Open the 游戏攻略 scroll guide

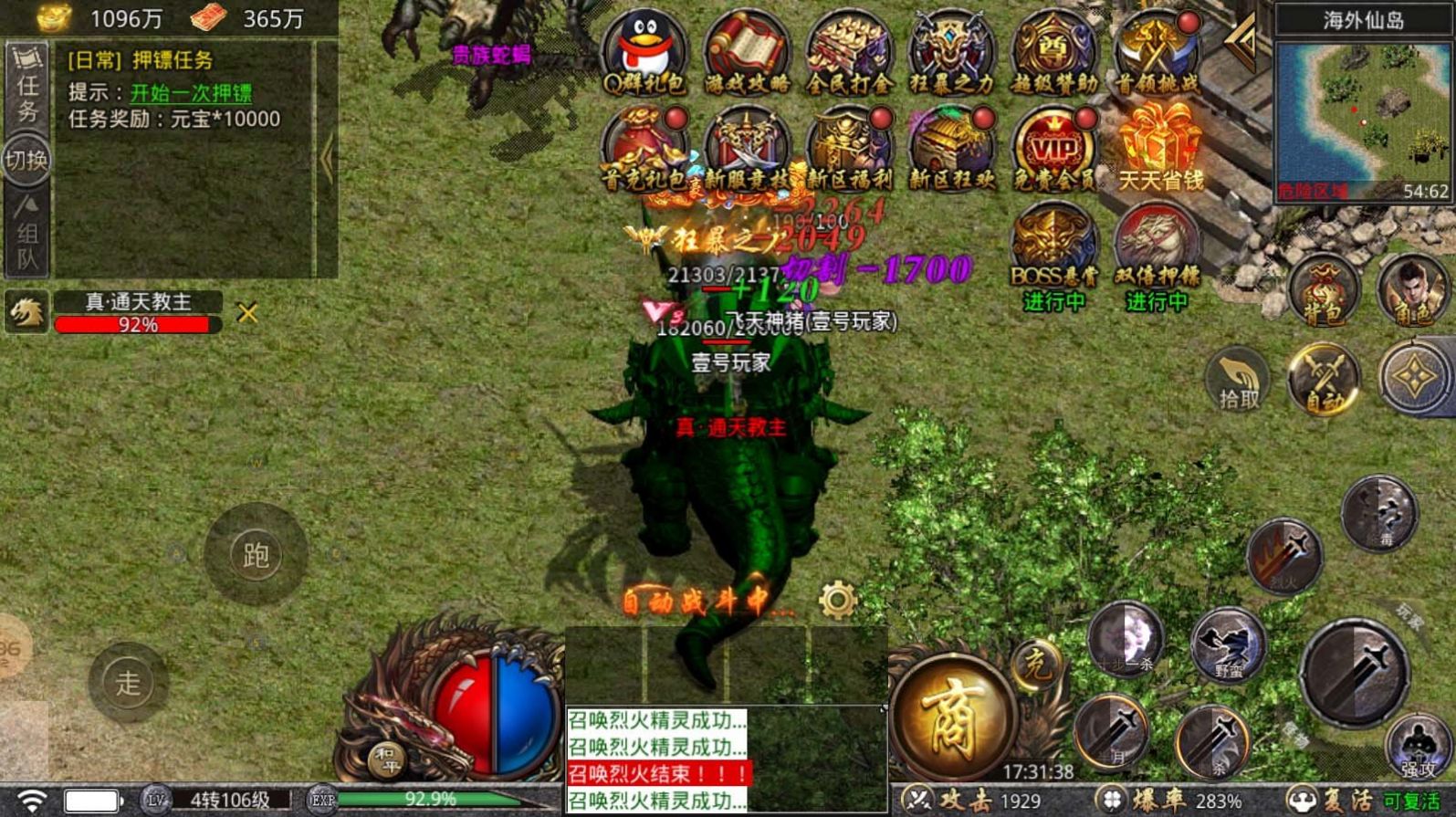747,51
